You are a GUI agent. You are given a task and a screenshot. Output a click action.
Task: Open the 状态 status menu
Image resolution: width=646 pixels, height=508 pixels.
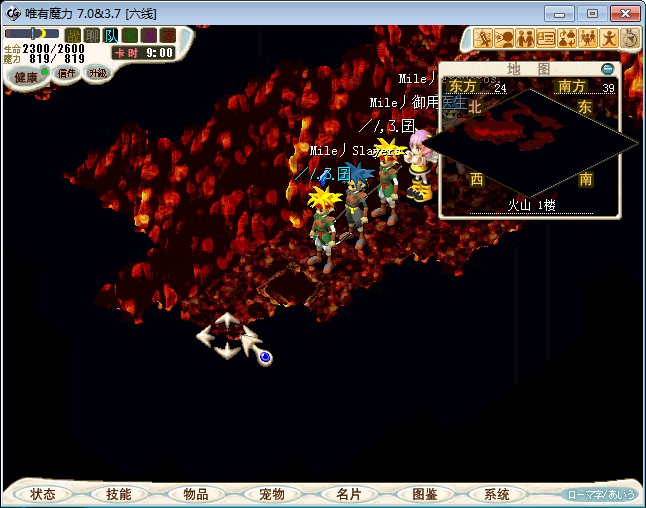coord(43,494)
